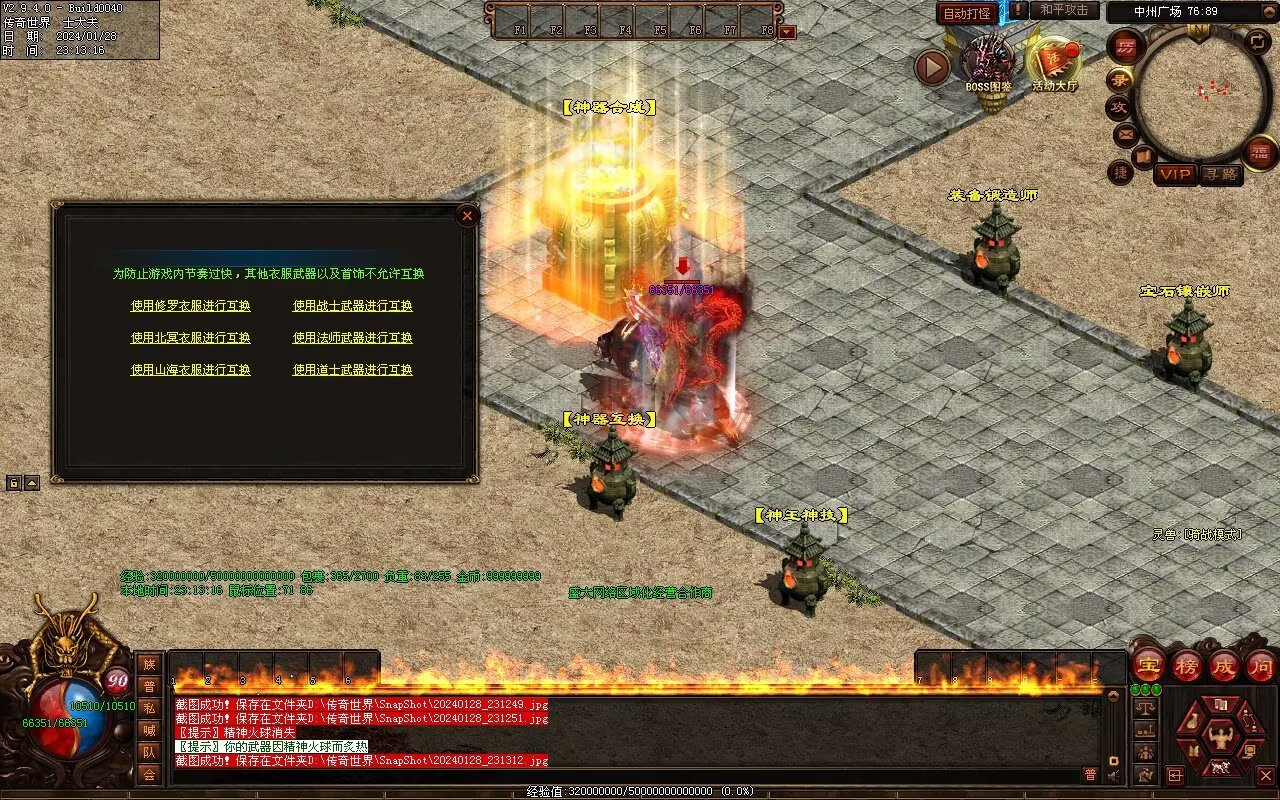Choose 使用战士武器进行互换 option
The width and height of the screenshot is (1280, 800).
(x=352, y=306)
